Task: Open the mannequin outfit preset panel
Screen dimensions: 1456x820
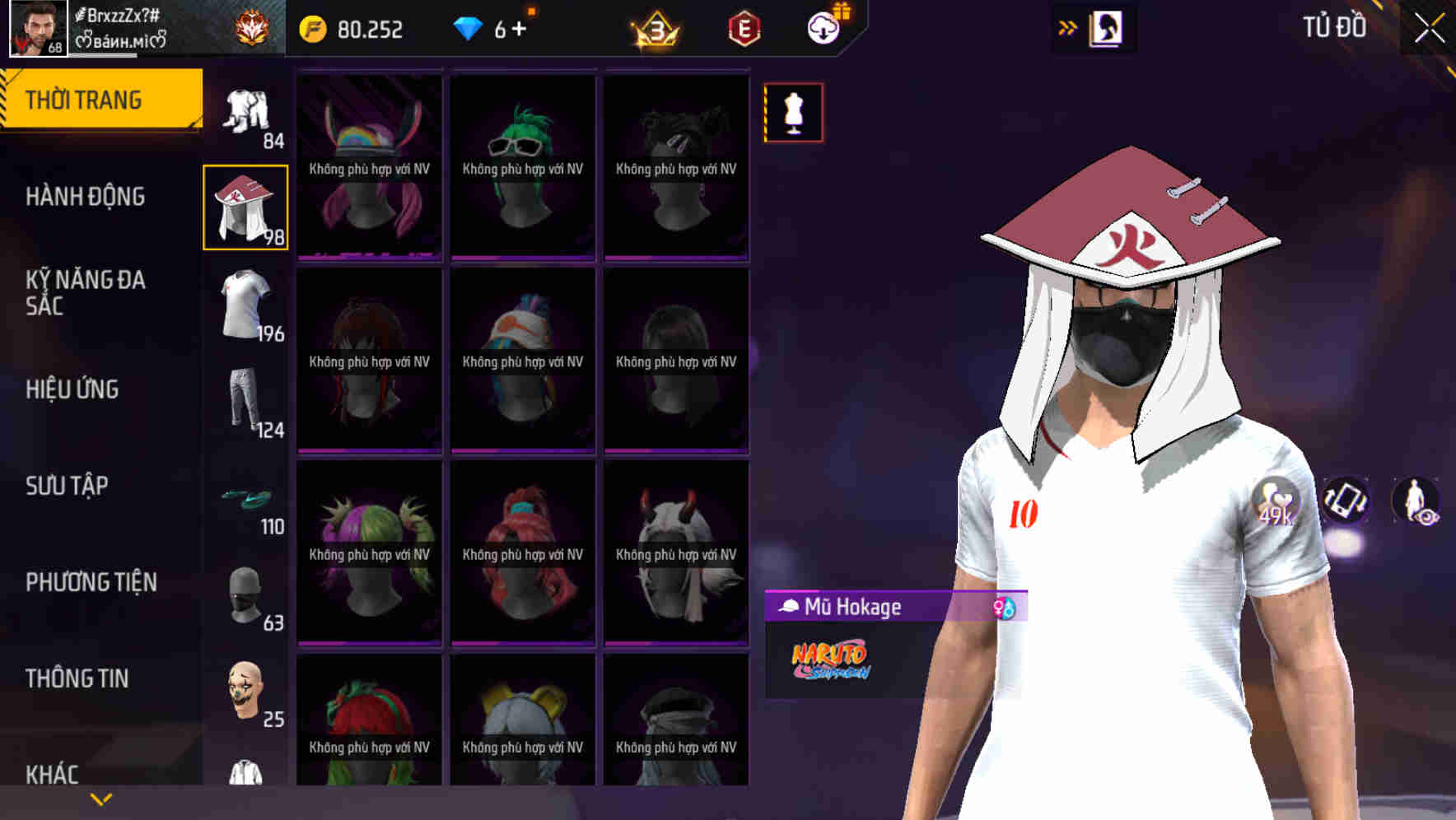Action: point(793,112)
